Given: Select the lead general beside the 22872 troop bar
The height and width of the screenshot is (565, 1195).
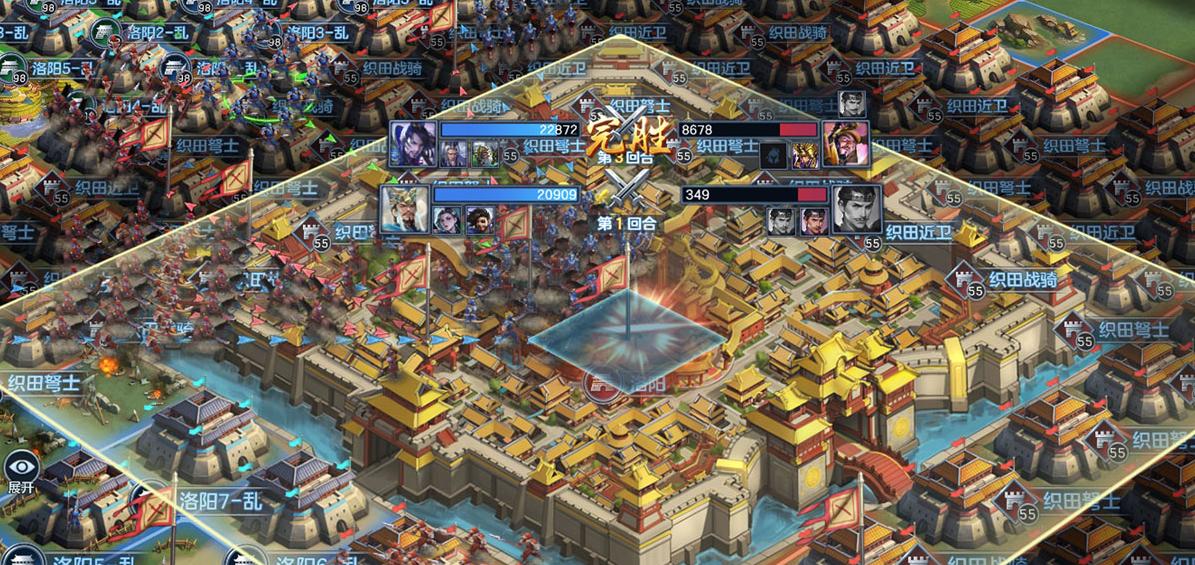Looking at the screenshot, I should (x=412, y=143).
